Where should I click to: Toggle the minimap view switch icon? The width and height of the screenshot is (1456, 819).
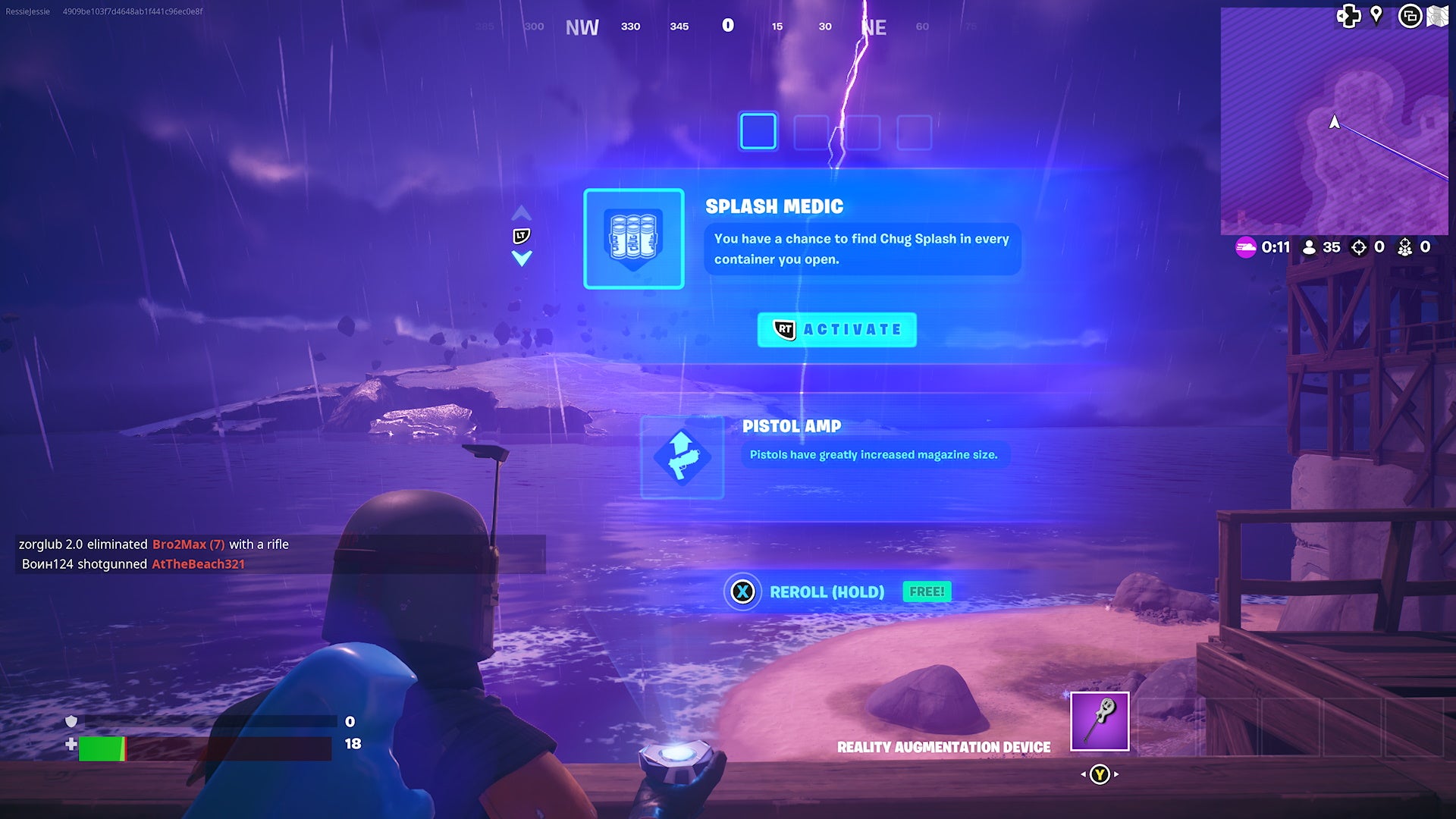pos(1410,16)
